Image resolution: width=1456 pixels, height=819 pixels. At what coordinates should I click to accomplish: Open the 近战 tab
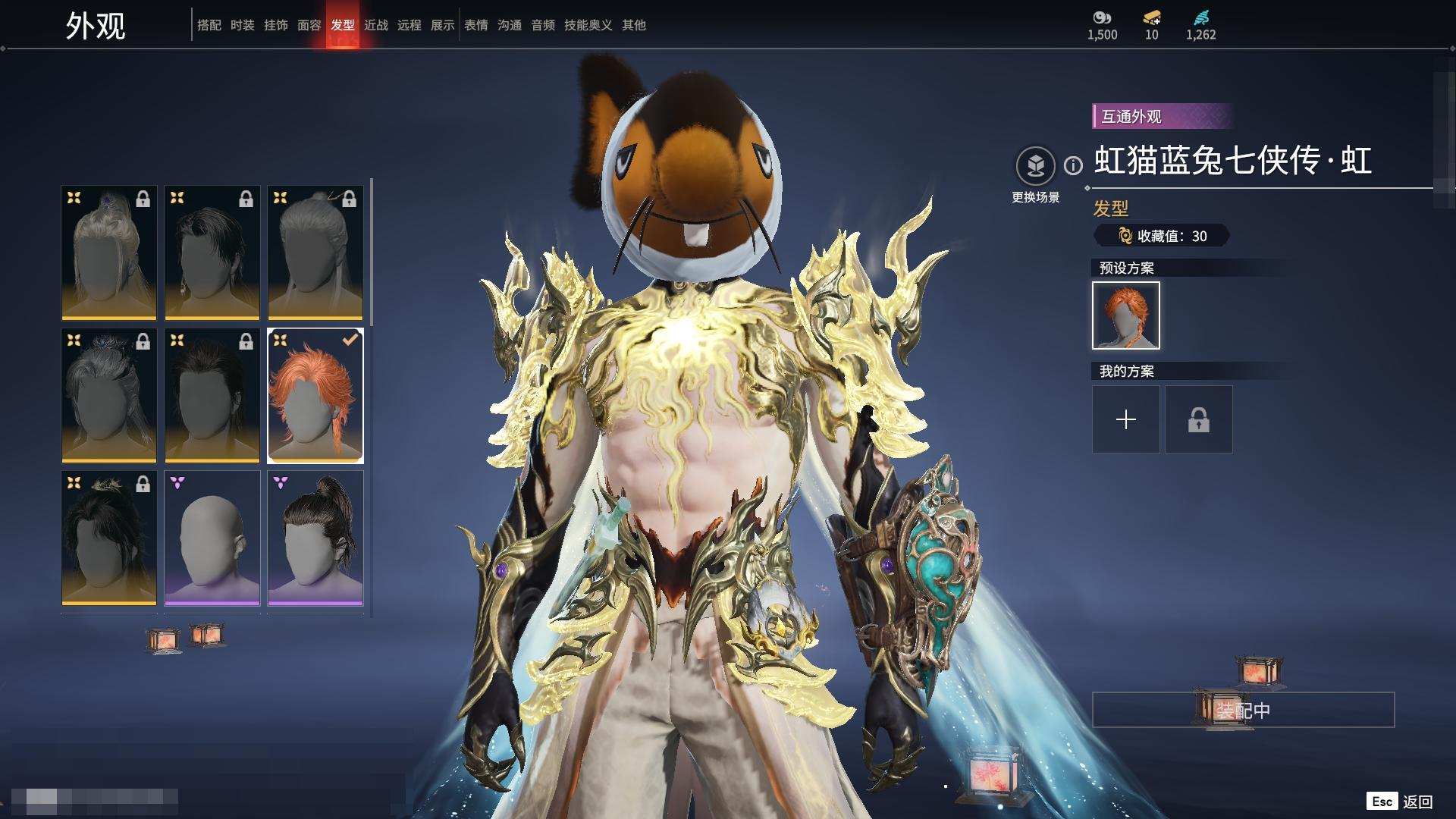pos(375,25)
